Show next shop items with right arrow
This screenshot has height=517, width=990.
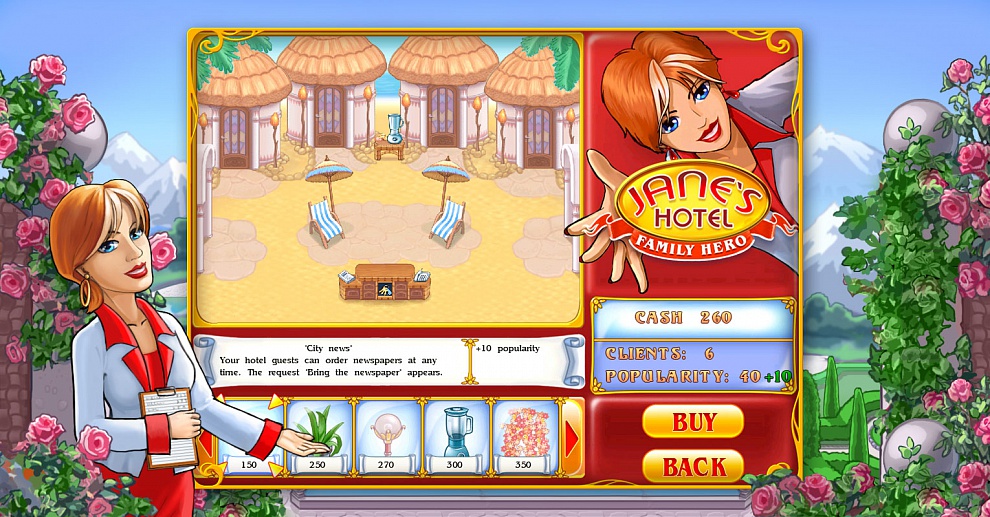[x=573, y=438]
